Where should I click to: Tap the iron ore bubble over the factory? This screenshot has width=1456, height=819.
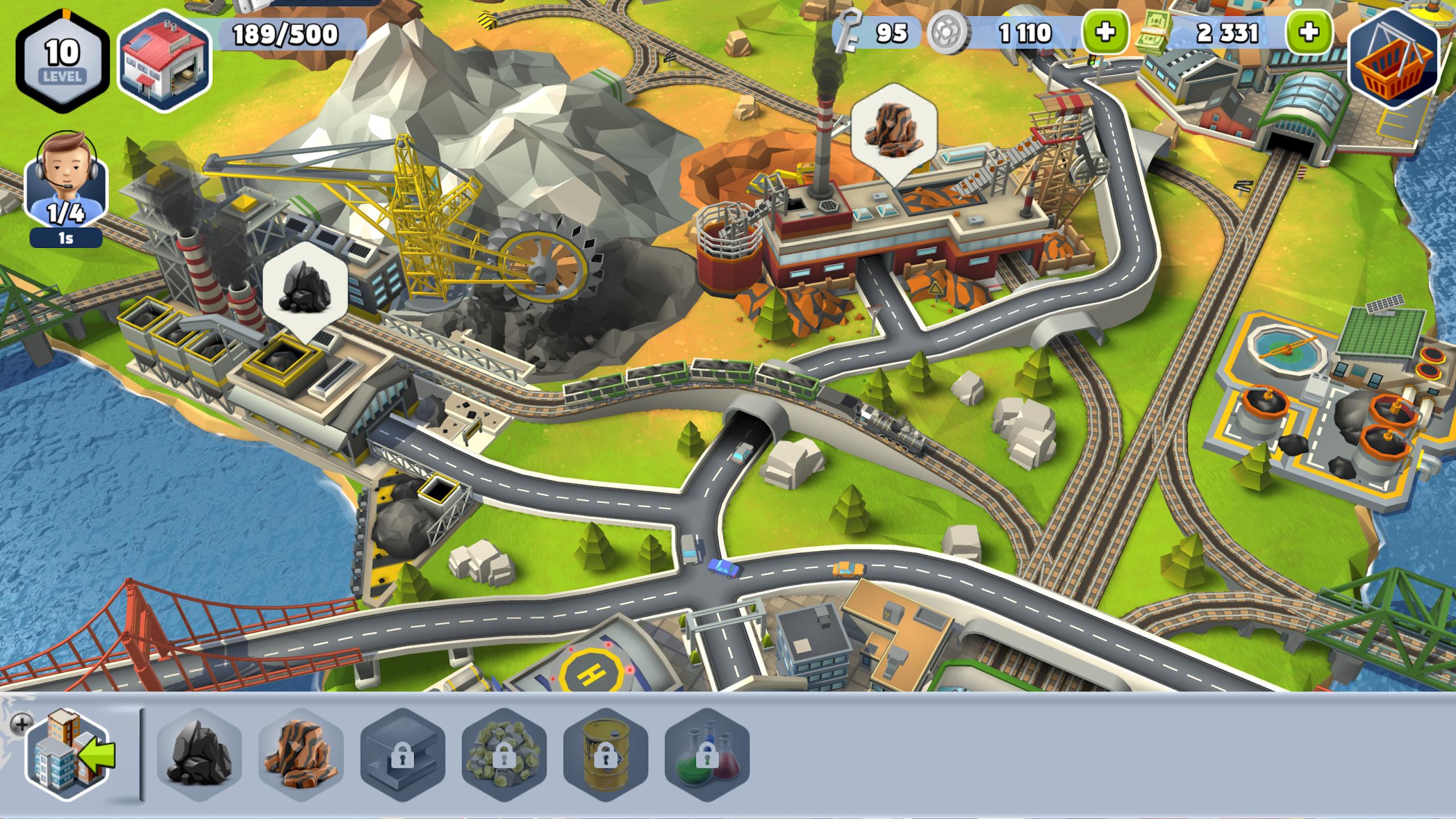(894, 130)
